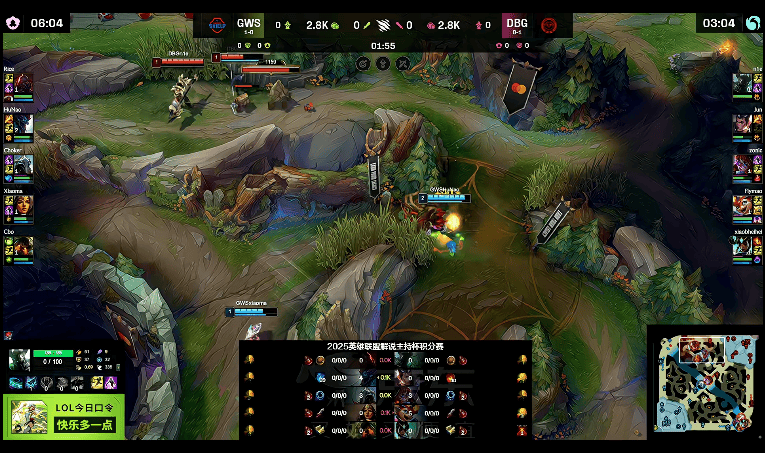The height and width of the screenshot is (453, 765).
Task: Click the selected champion portrait above 0 / 100
Action: pyautogui.click(x=19, y=359)
